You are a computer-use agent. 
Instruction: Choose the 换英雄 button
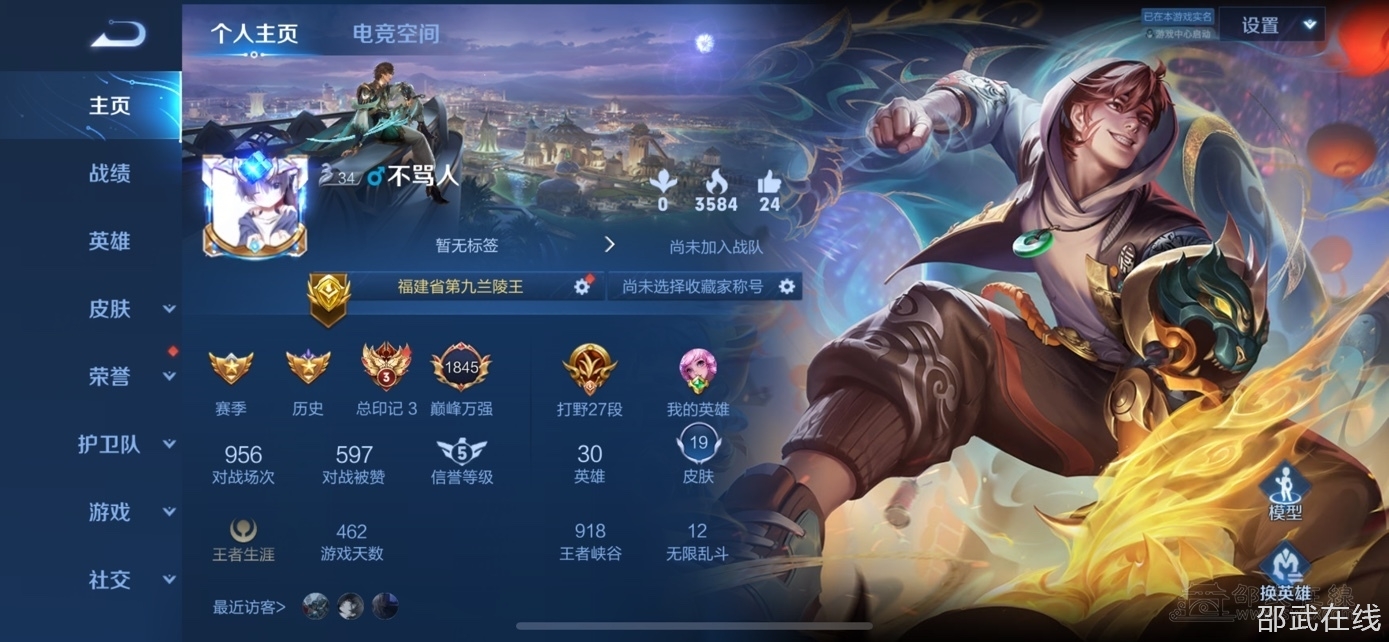click(x=1285, y=572)
